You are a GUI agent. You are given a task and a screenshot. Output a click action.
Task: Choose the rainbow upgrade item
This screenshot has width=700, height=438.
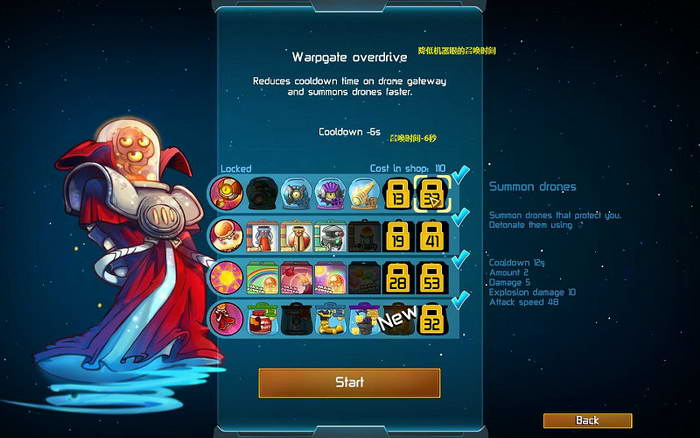coord(263,276)
